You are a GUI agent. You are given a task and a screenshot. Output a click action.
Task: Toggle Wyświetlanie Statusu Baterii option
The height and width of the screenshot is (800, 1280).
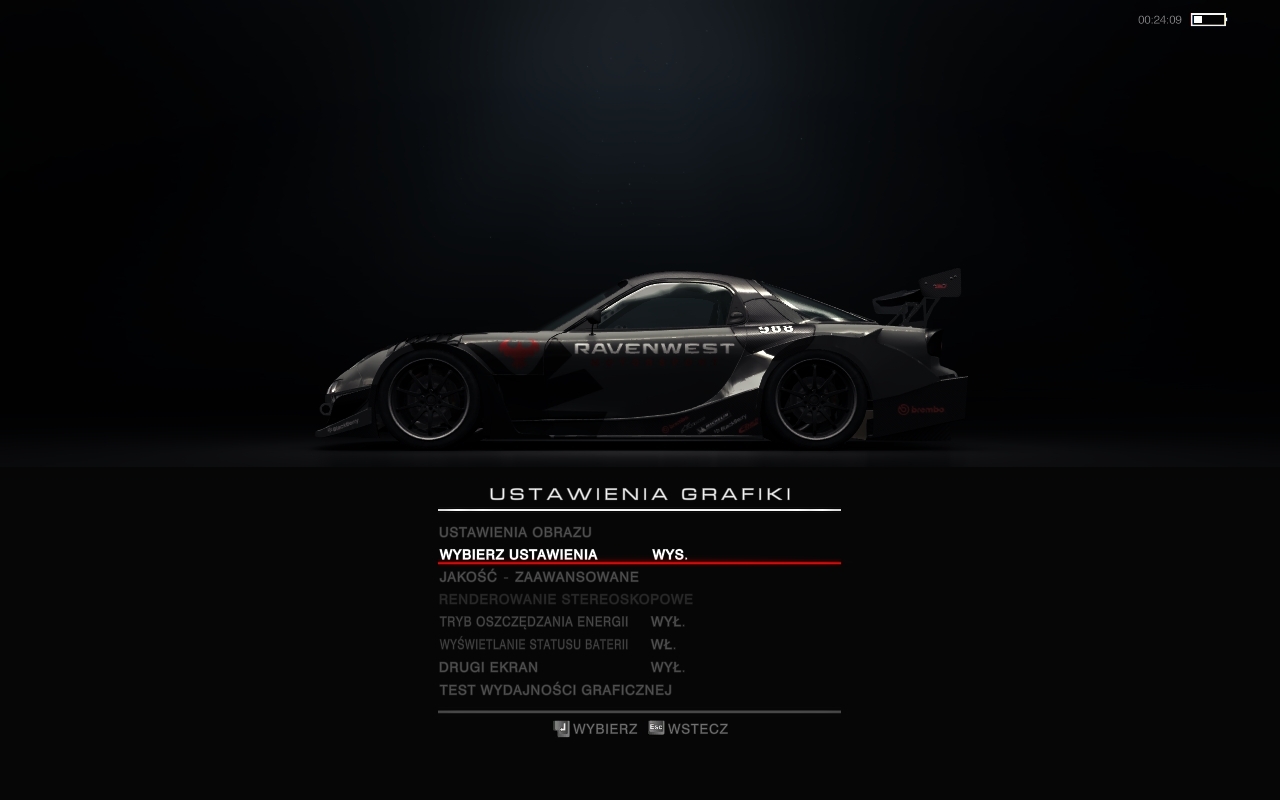(x=533, y=645)
